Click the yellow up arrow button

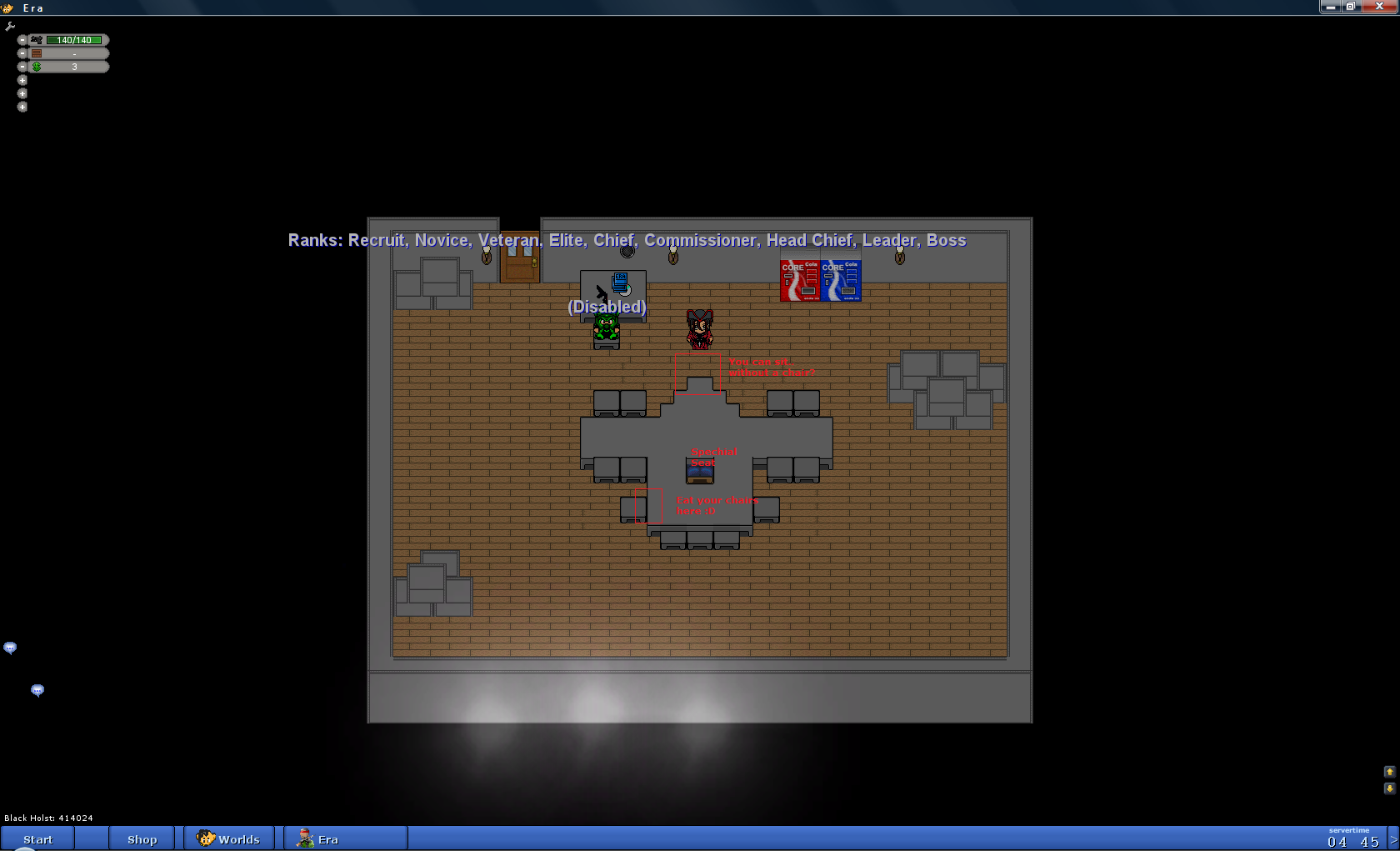coord(1389,772)
